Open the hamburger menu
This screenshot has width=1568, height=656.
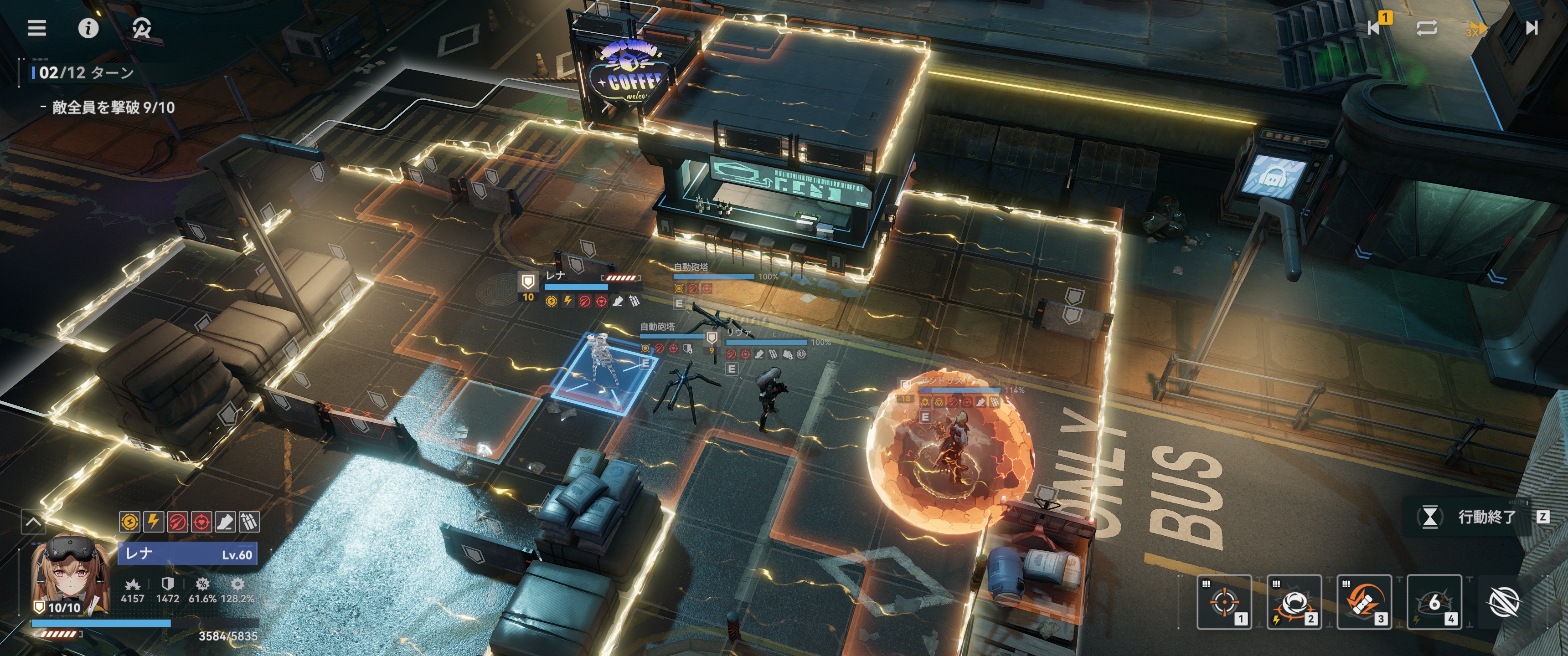point(36,28)
